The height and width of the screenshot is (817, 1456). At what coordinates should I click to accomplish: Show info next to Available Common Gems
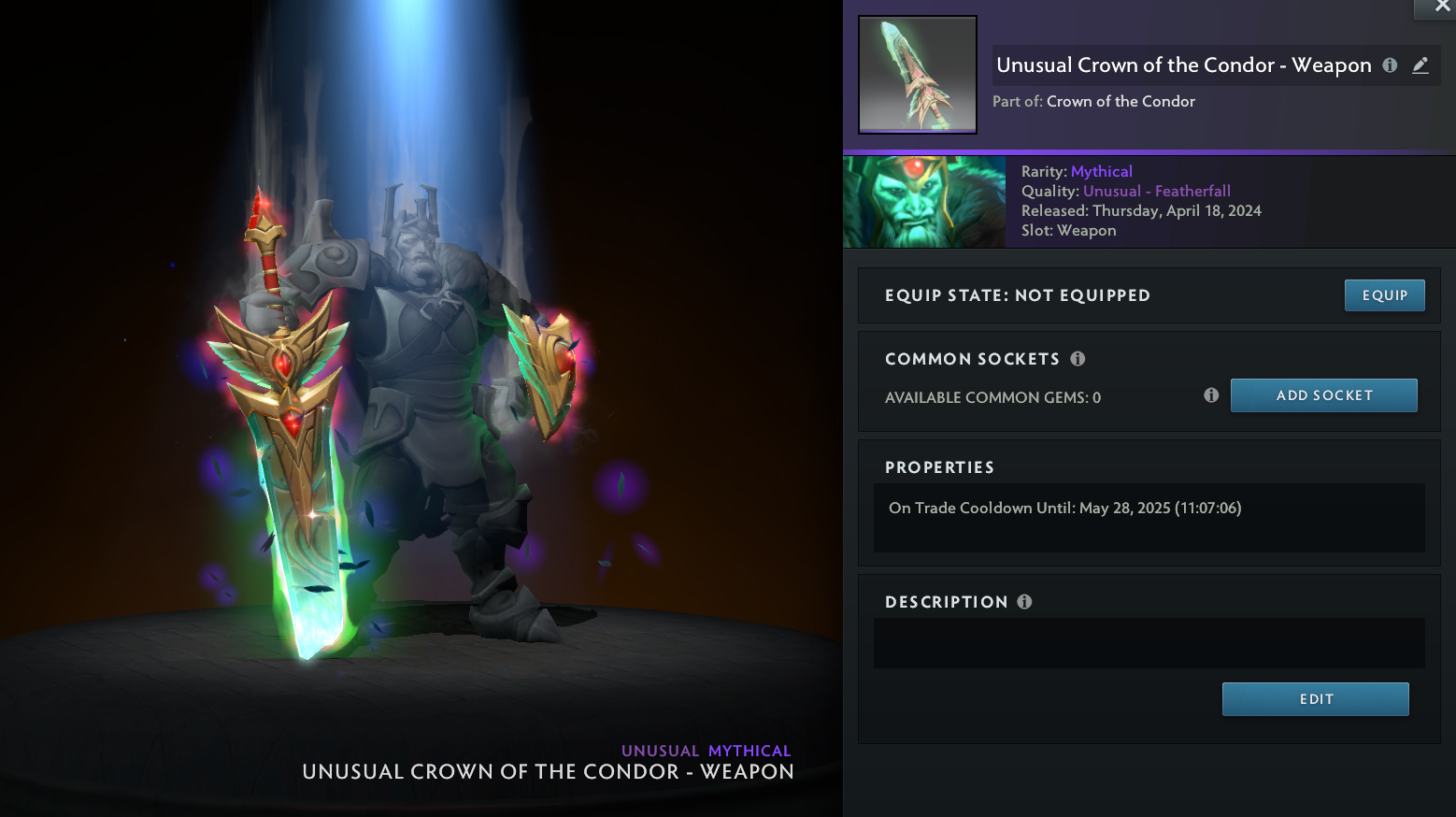pos(1211,395)
